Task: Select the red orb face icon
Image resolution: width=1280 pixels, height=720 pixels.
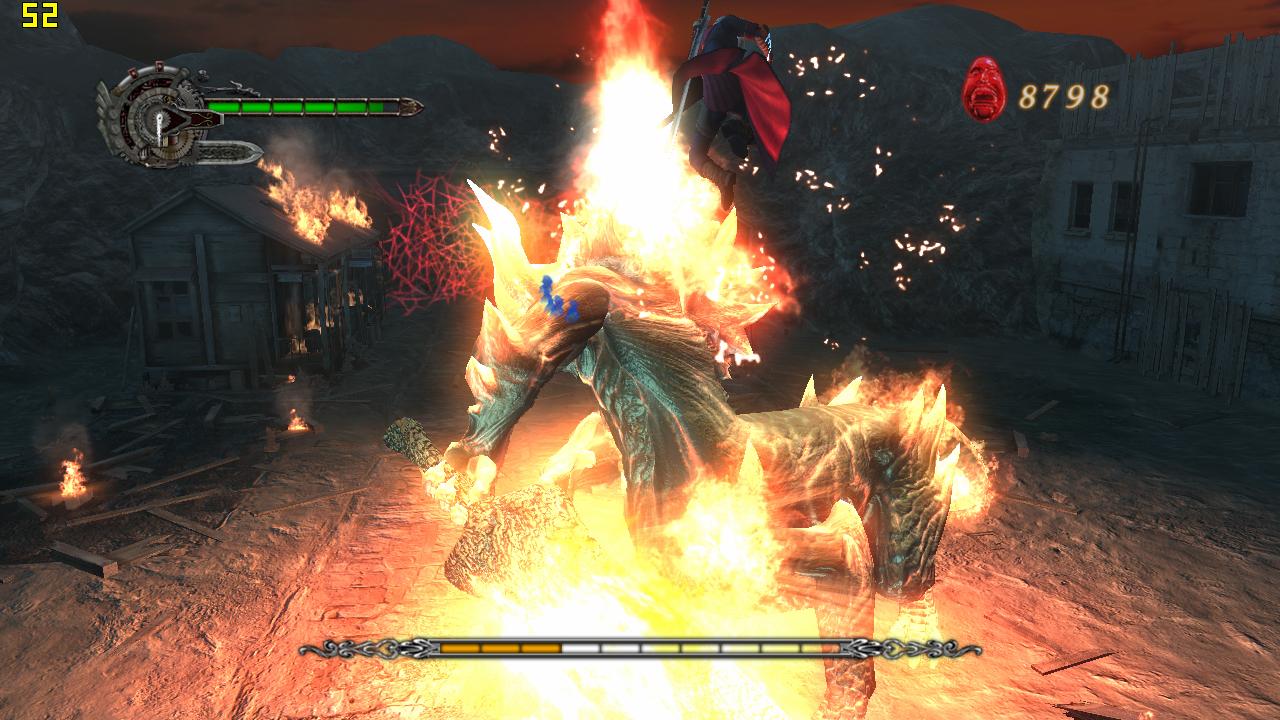Action: 984,90
